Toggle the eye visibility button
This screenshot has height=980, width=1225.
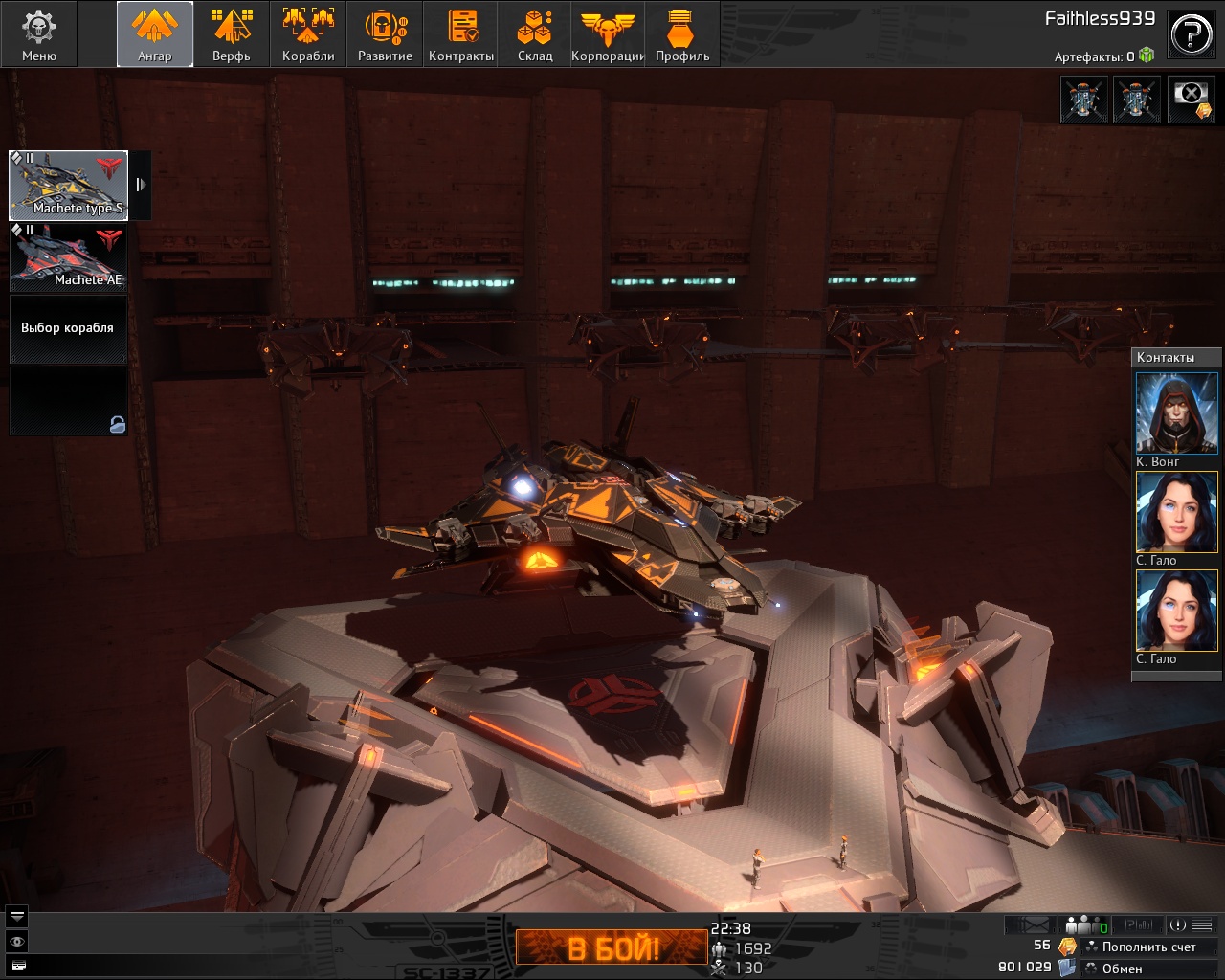(x=17, y=942)
